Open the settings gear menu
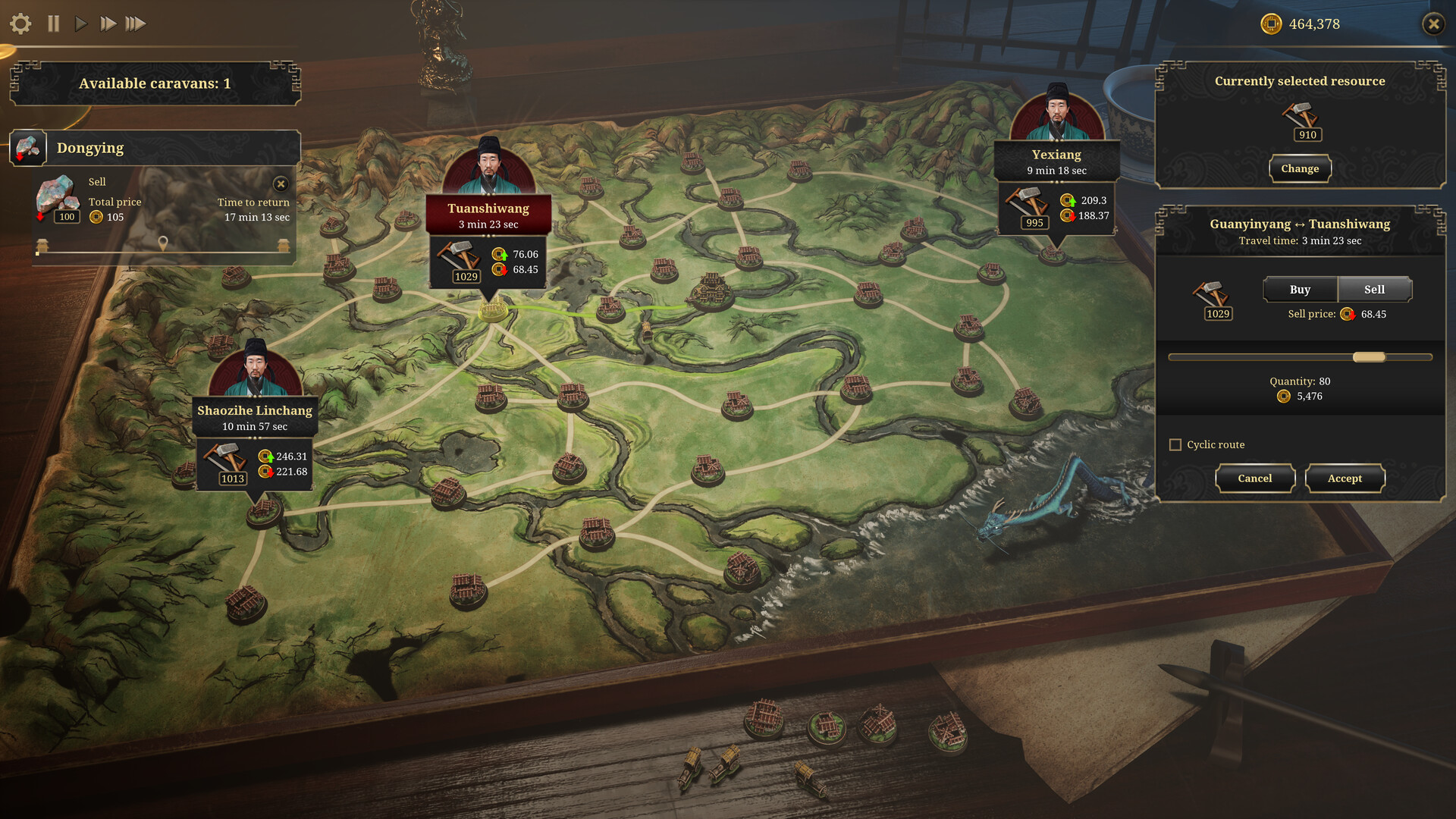 [21, 24]
